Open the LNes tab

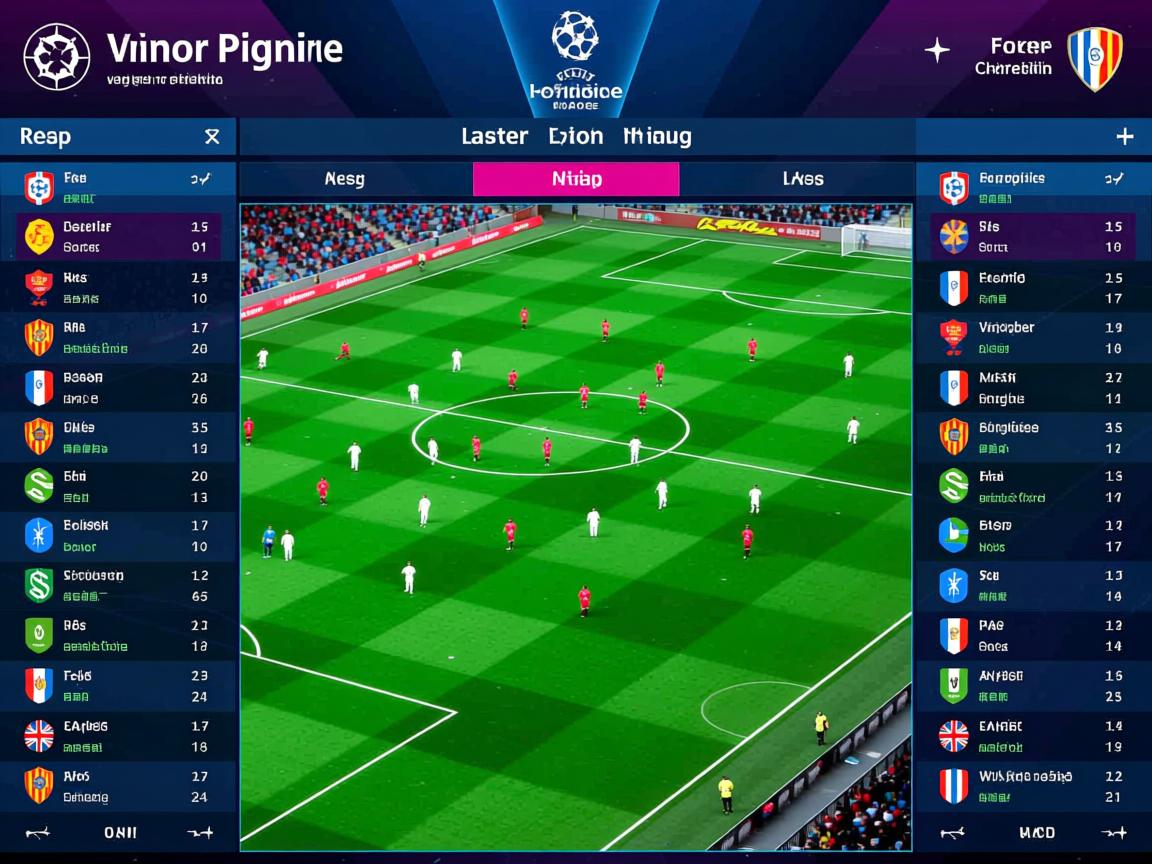tap(802, 179)
